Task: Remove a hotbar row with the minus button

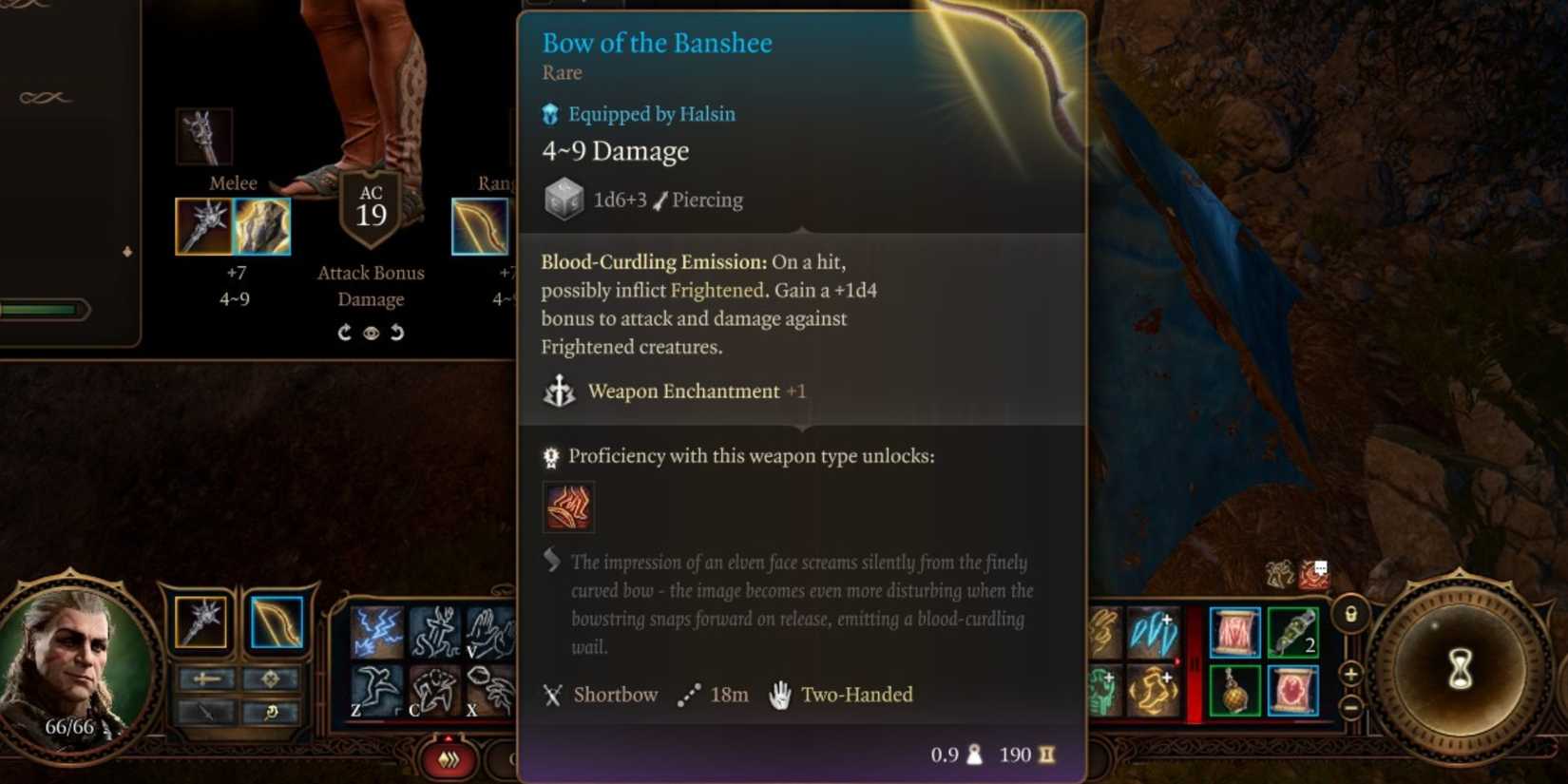Action: (1351, 708)
